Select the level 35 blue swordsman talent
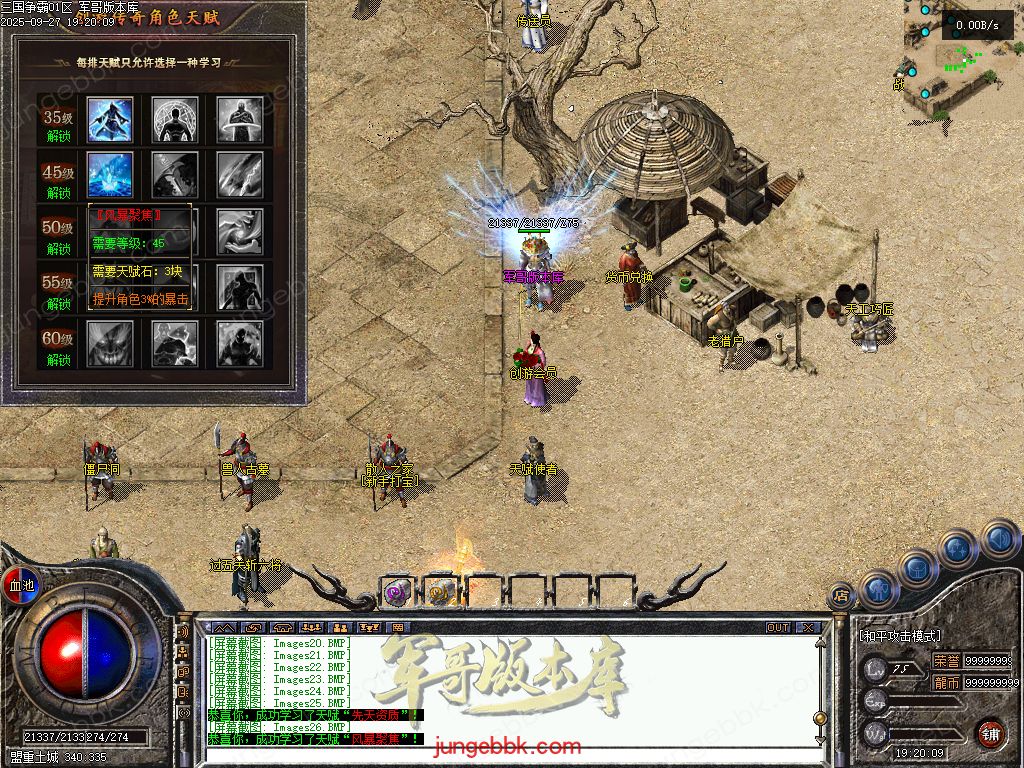1024x768 pixels. pos(110,119)
